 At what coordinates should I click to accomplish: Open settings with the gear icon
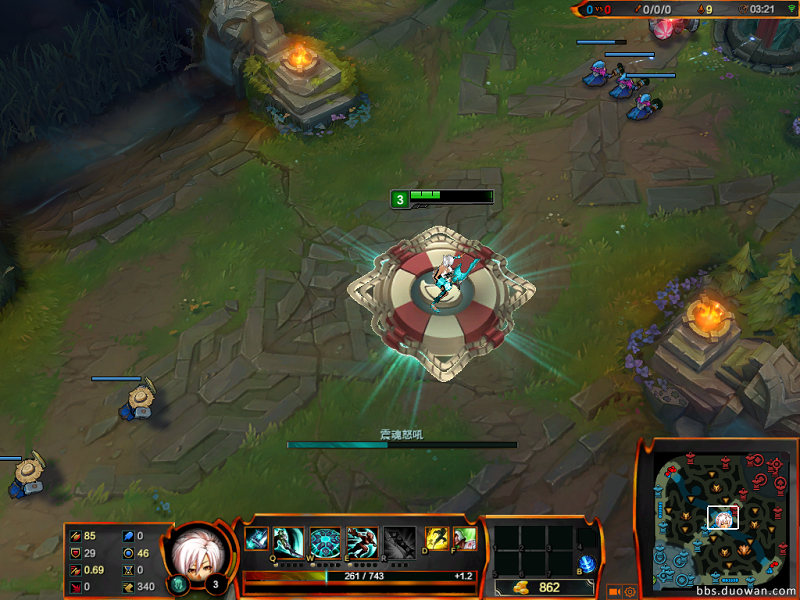631,591
